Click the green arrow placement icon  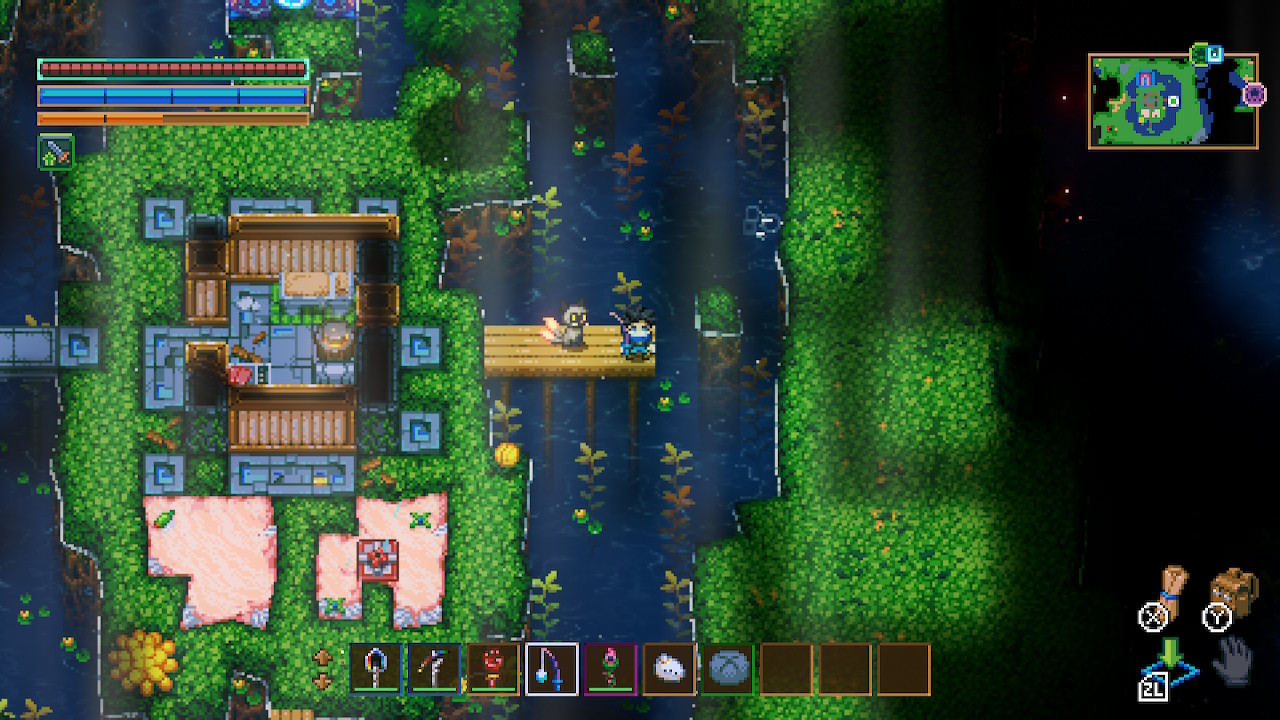[x=1171, y=655]
